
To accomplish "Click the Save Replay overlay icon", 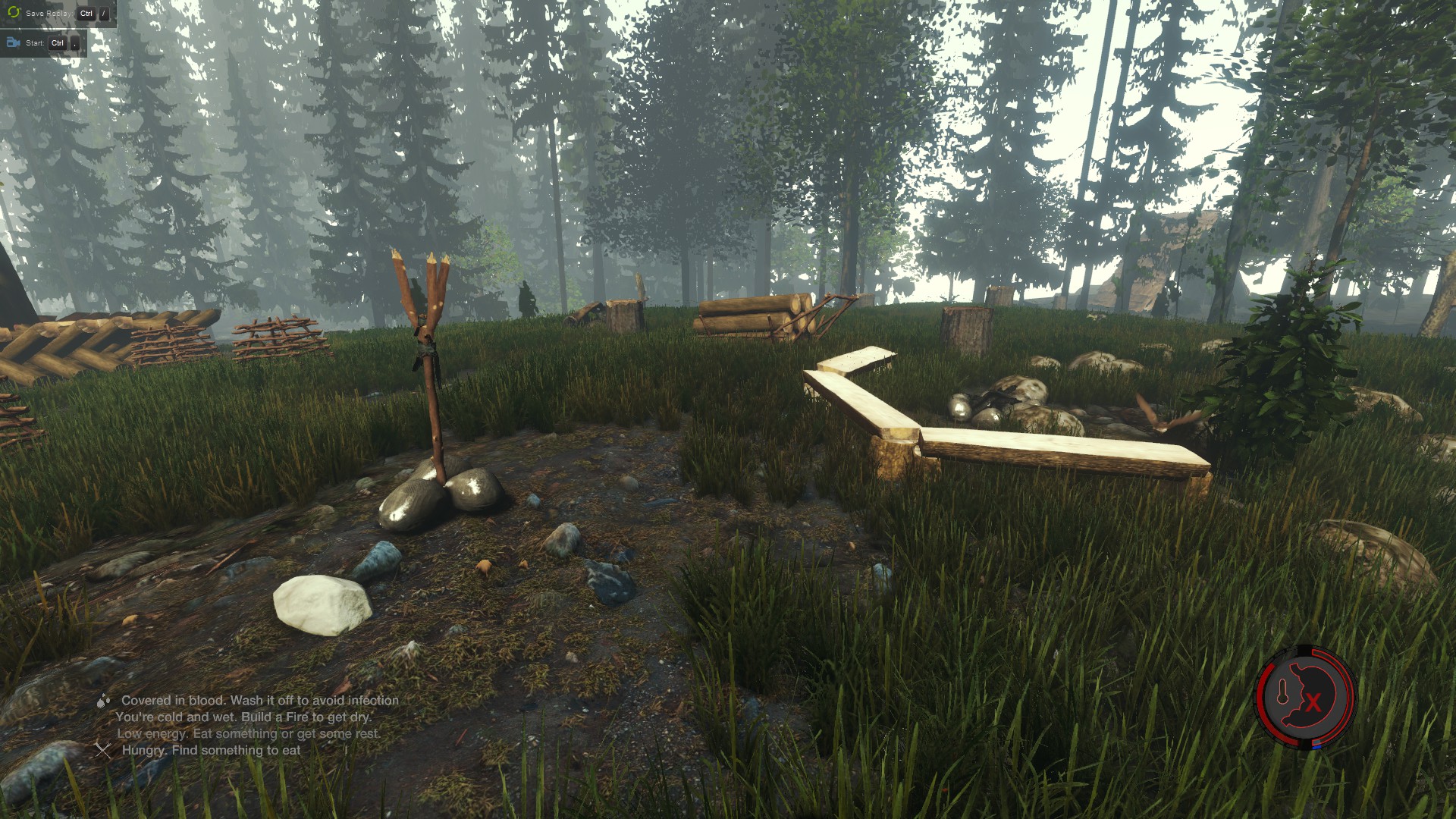I will [13, 13].
